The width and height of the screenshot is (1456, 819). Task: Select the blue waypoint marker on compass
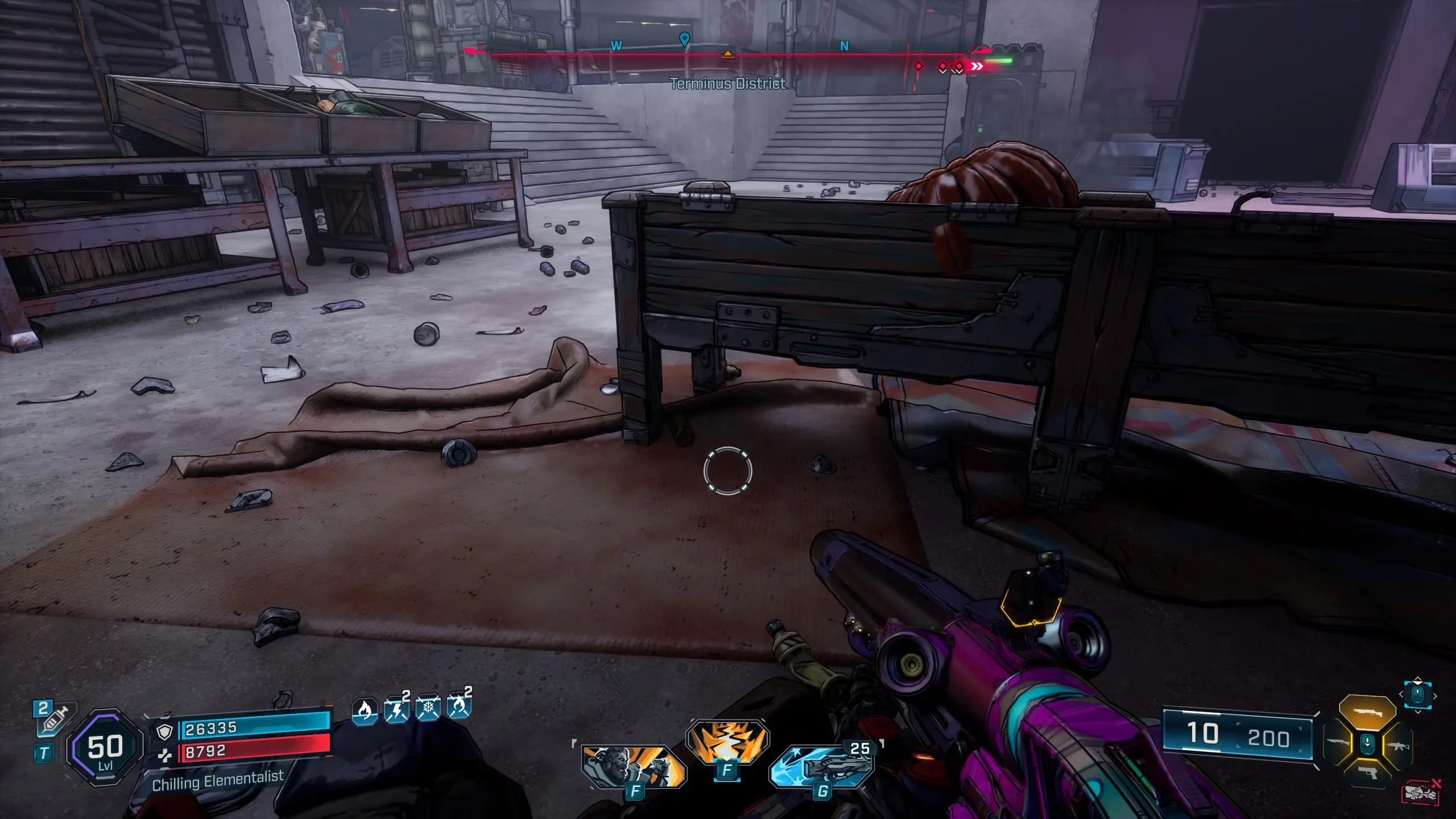pos(685,39)
